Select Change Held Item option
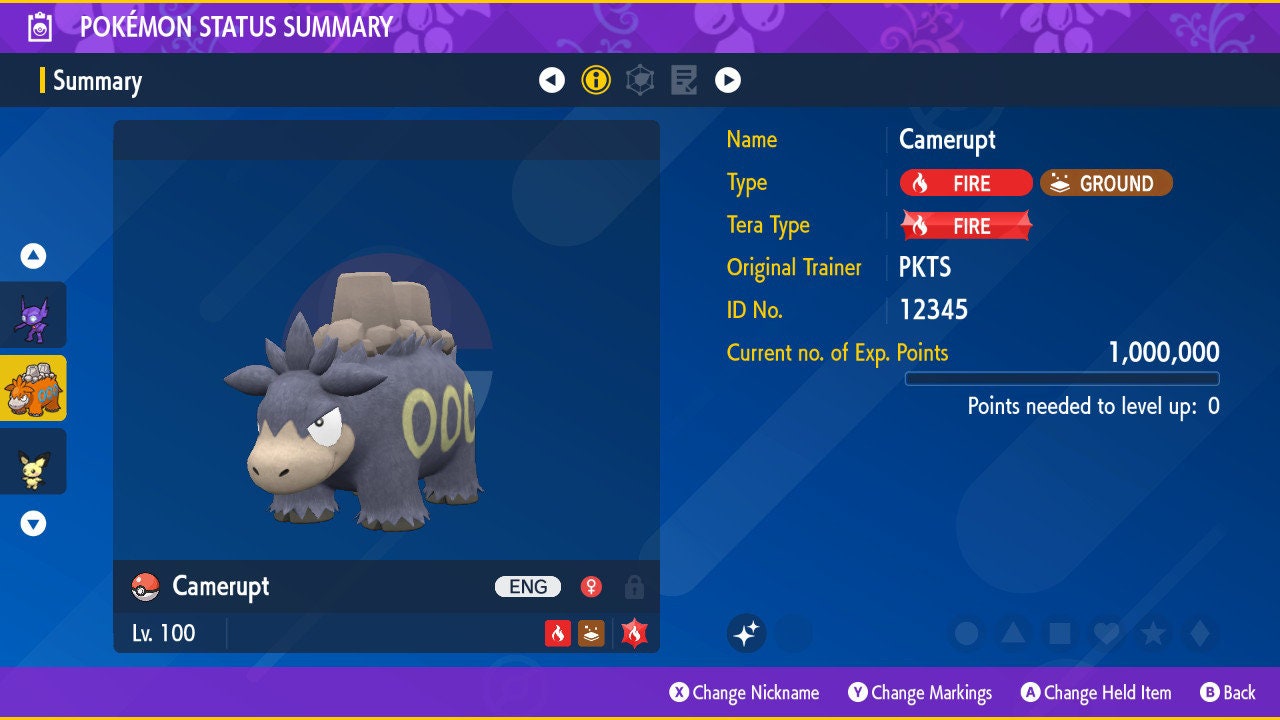1280x720 pixels. click(x=1096, y=693)
